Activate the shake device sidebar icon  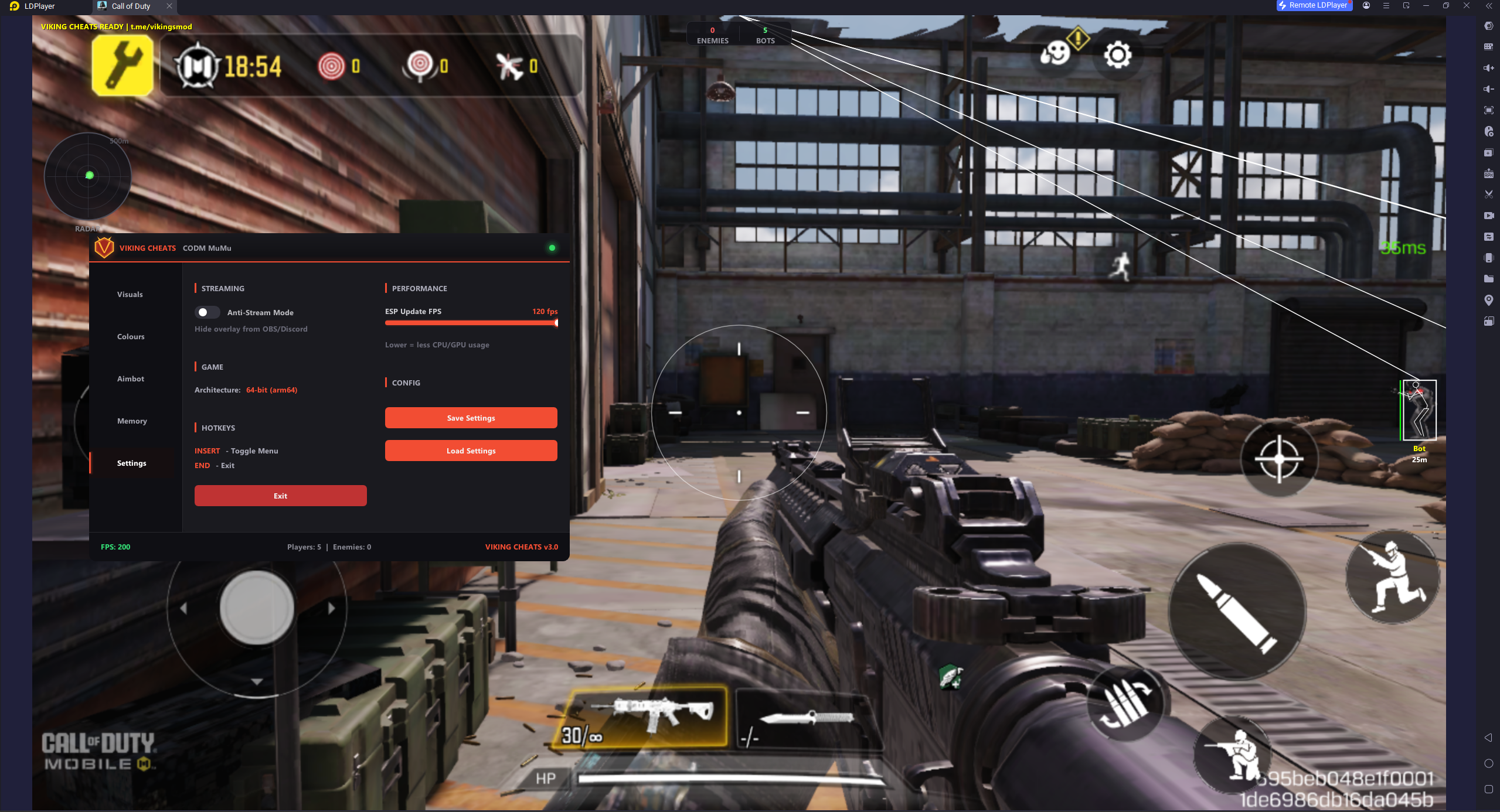[1489, 258]
